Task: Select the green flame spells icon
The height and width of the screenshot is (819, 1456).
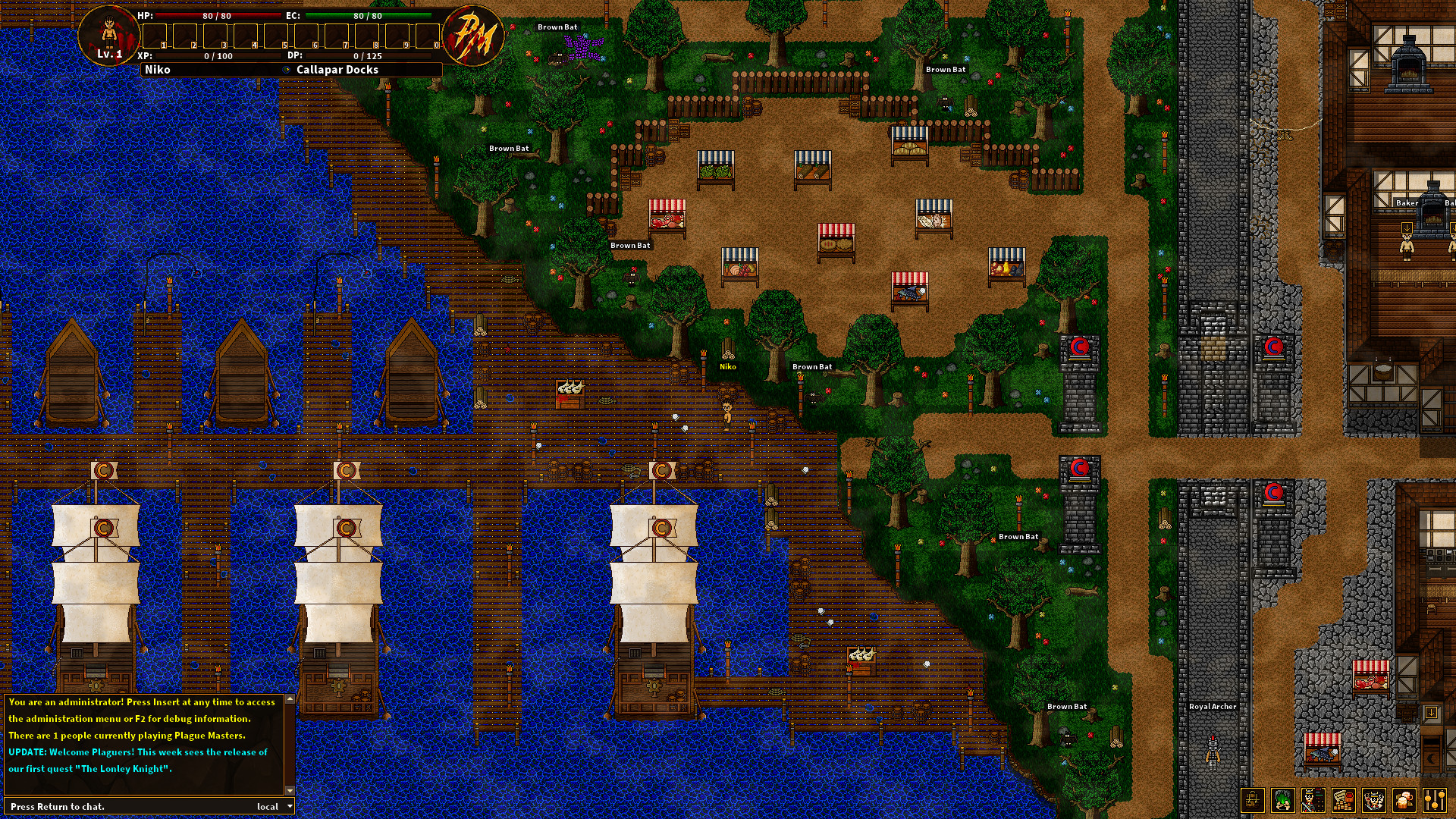Action: tap(1283, 800)
